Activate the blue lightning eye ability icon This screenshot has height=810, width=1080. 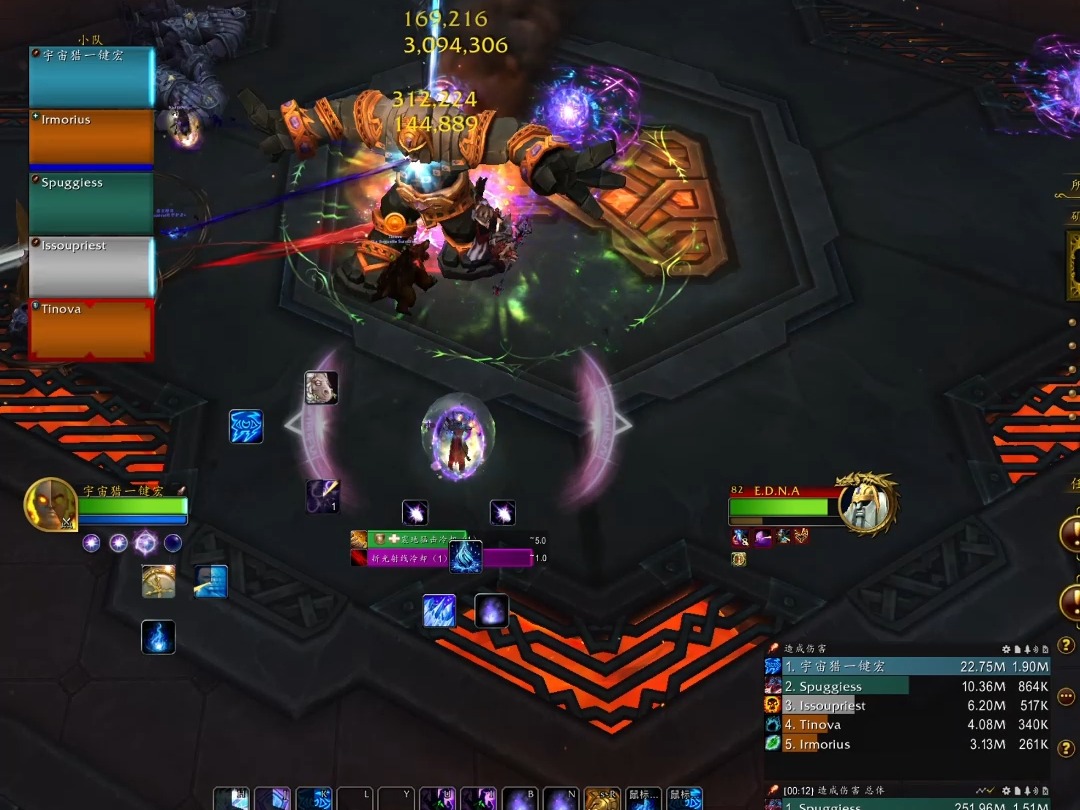(x=246, y=427)
